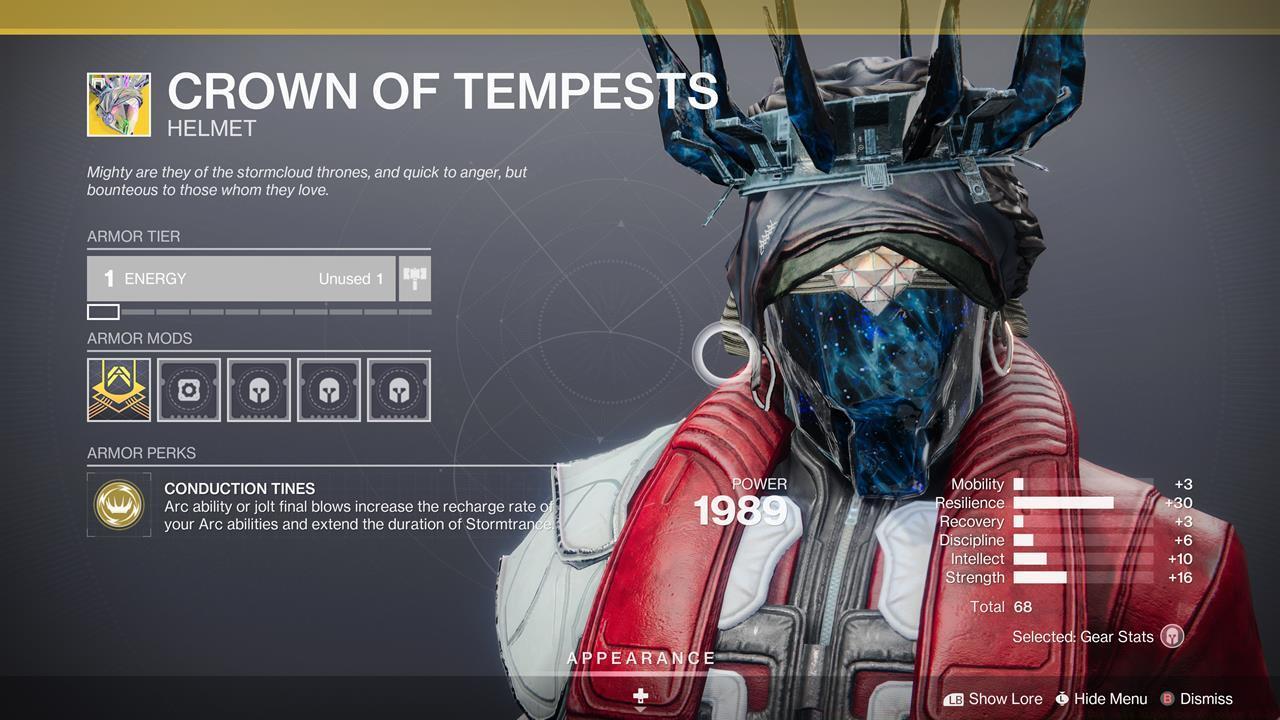Click the Conduction Tines perk icon
Viewport: 1280px width, 720px height.
119,505
